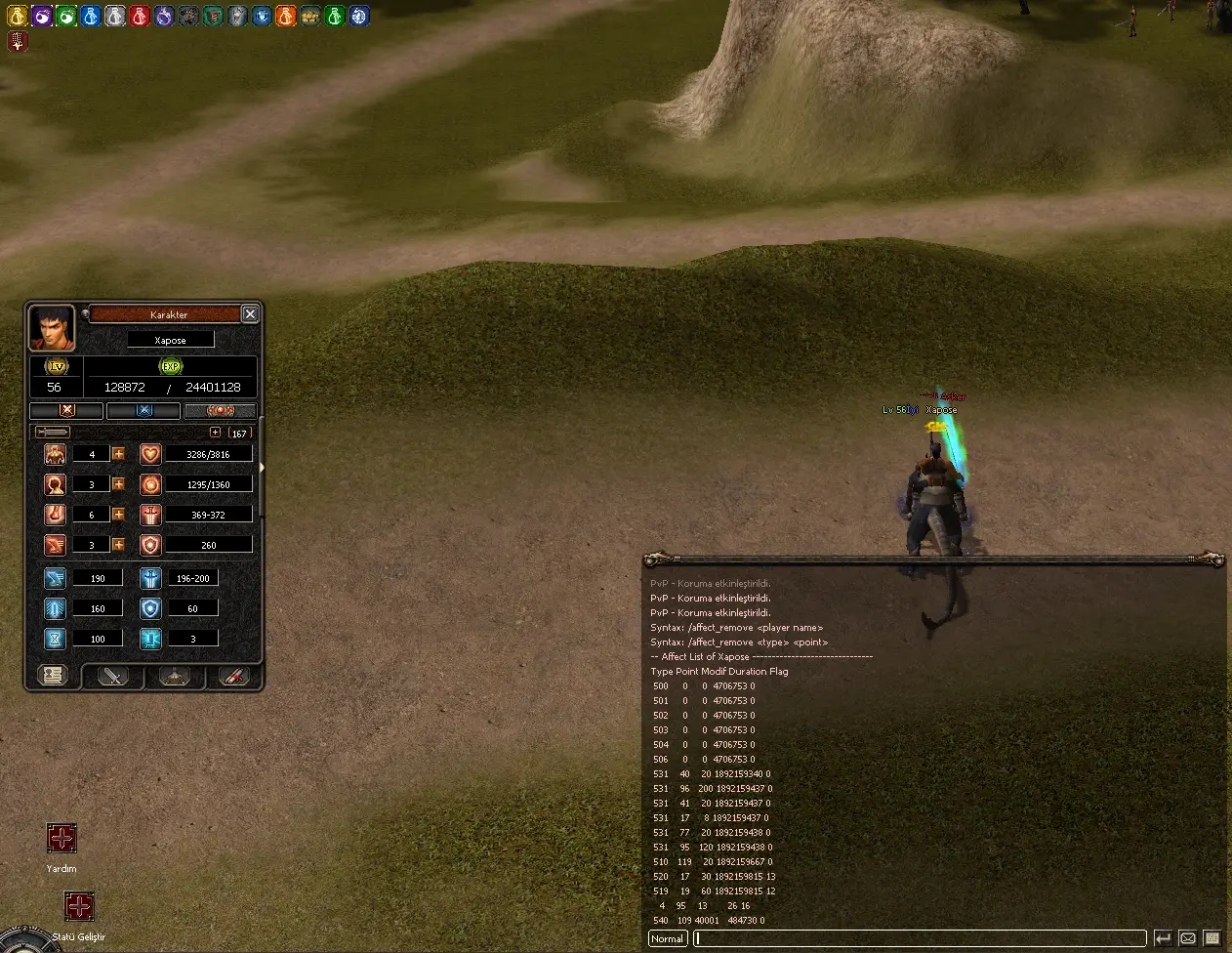
Task: Click the yellow potion buff icon
Action: 18,17
